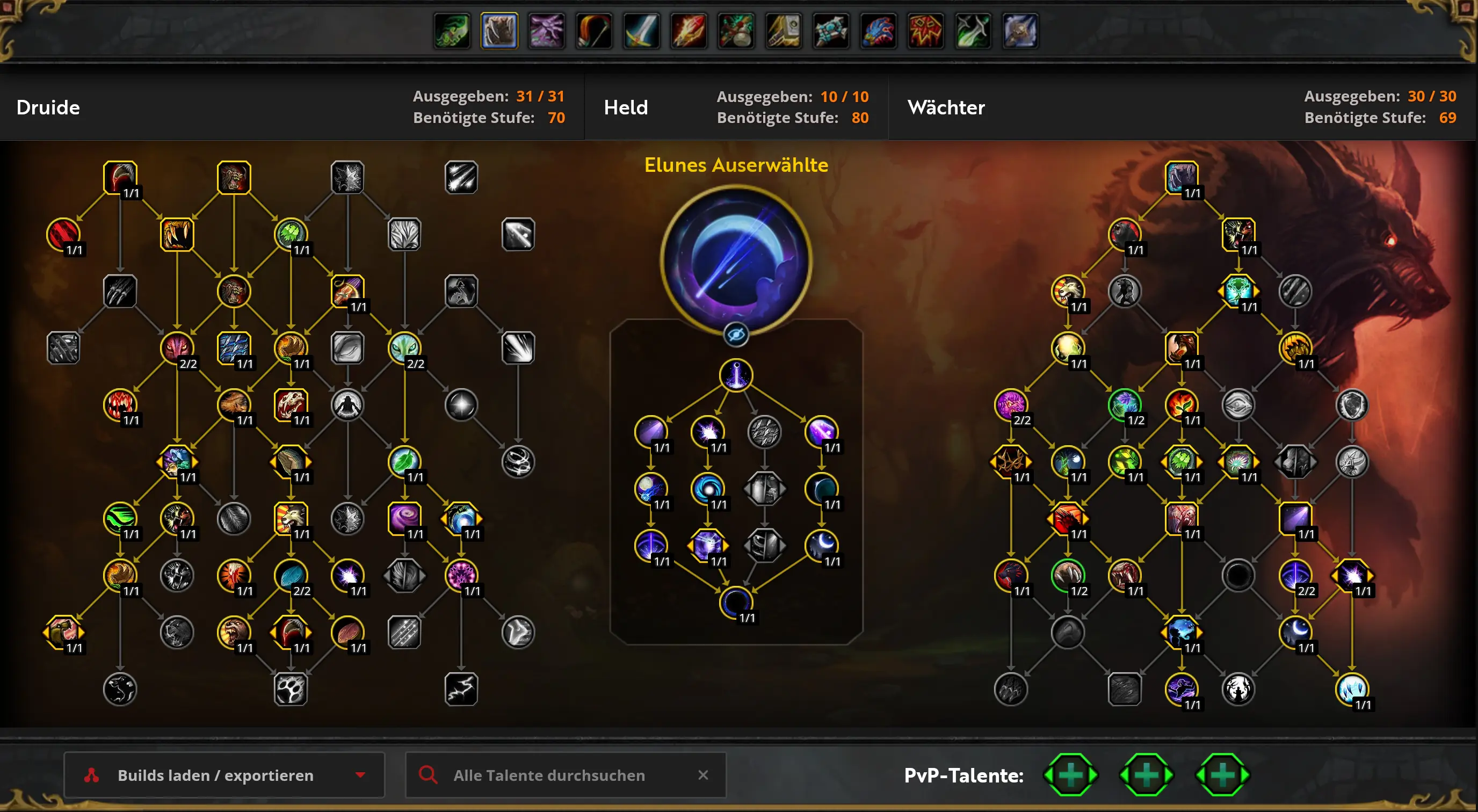
Task: Open the Elunes Auserwählte hero tree emblem
Action: [x=736, y=261]
